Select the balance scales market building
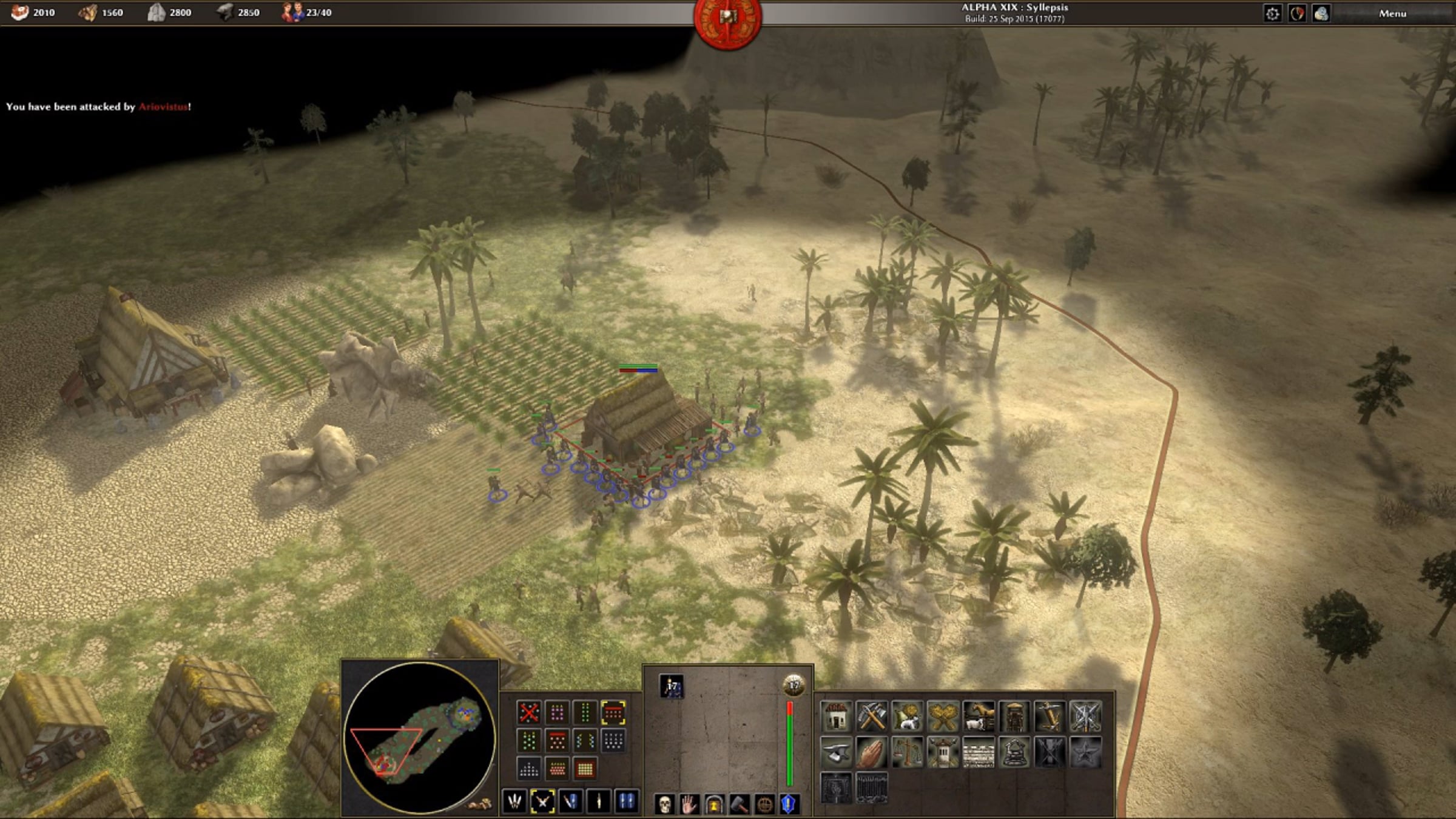The image size is (1456, 819). 908,752
